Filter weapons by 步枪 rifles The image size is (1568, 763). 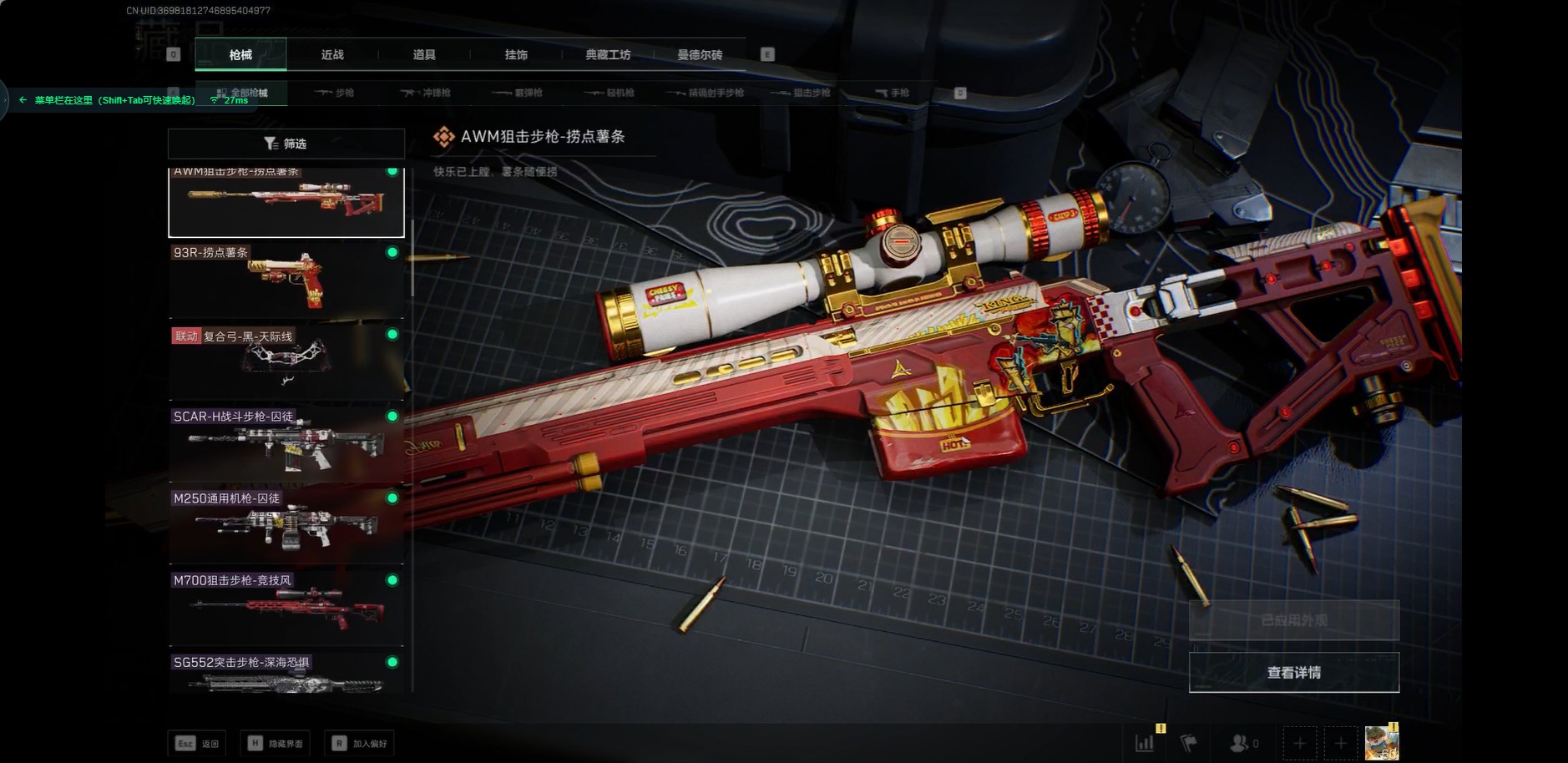[x=335, y=93]
